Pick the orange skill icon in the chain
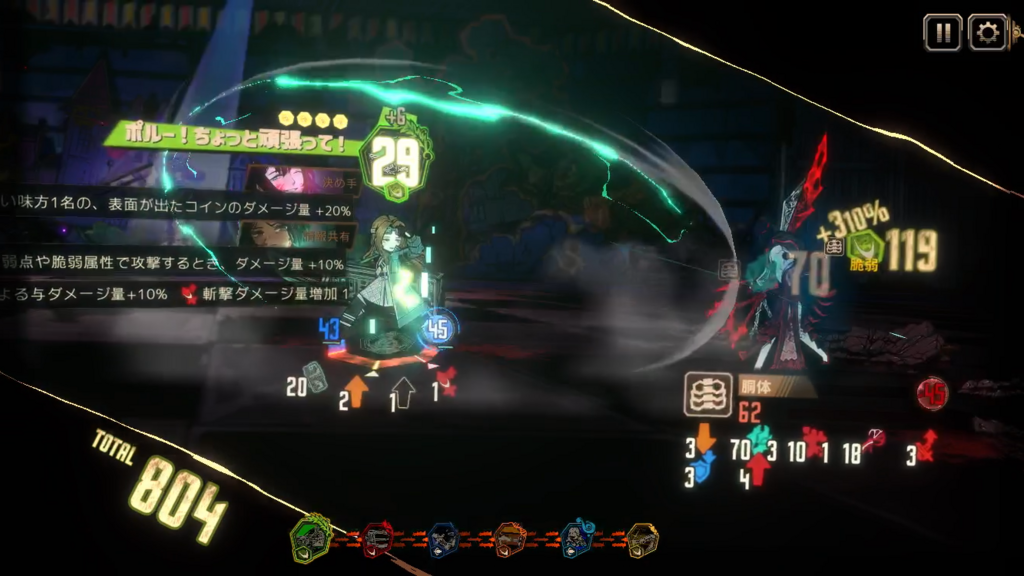1024x576 pixels. click(511, 540)
